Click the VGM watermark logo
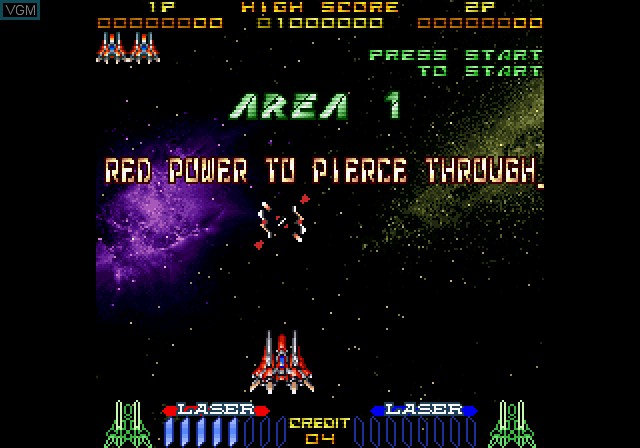Screen dimensions: 640x448 point(21,9)
